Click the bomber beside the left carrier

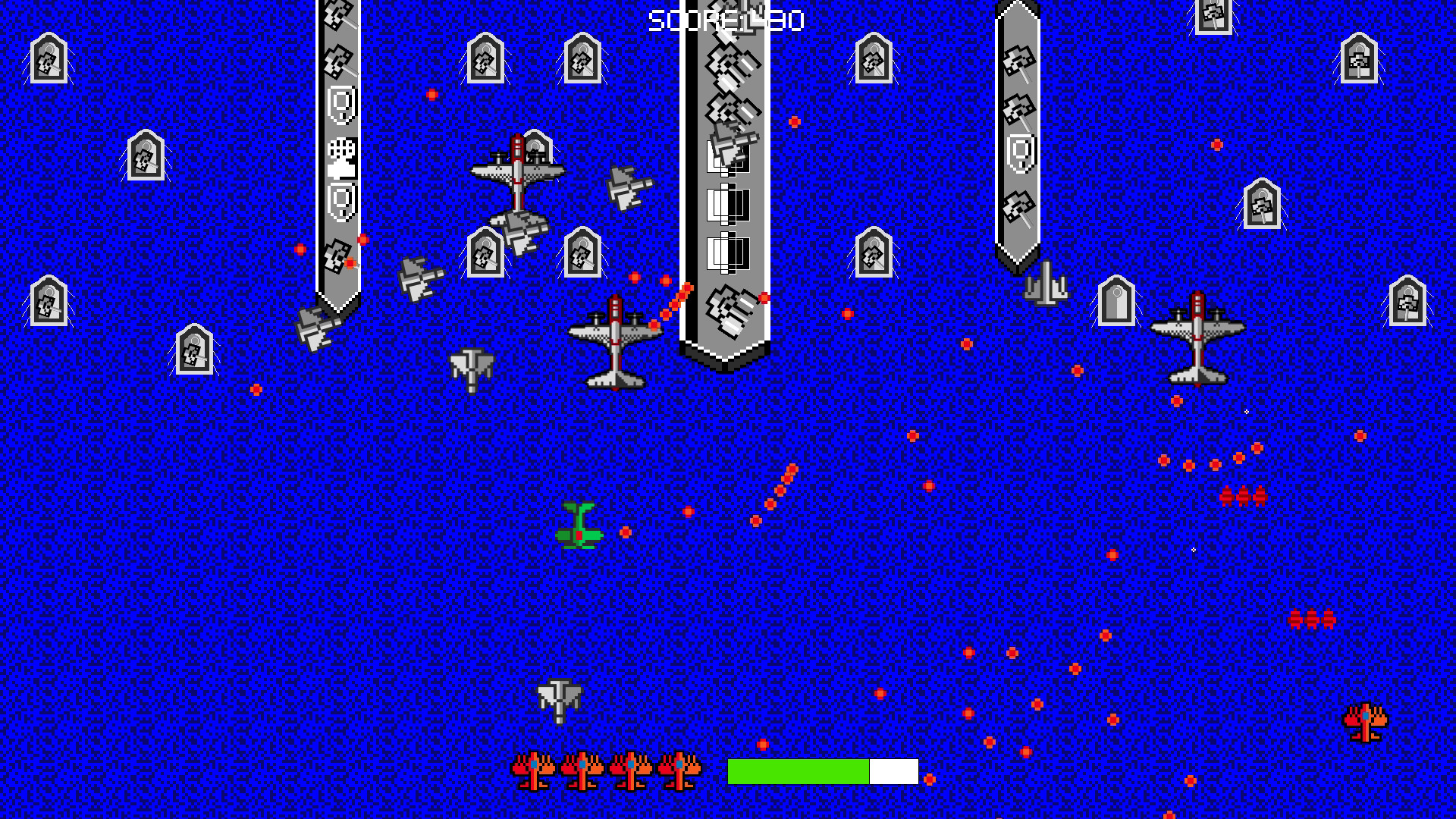(516, 174)
